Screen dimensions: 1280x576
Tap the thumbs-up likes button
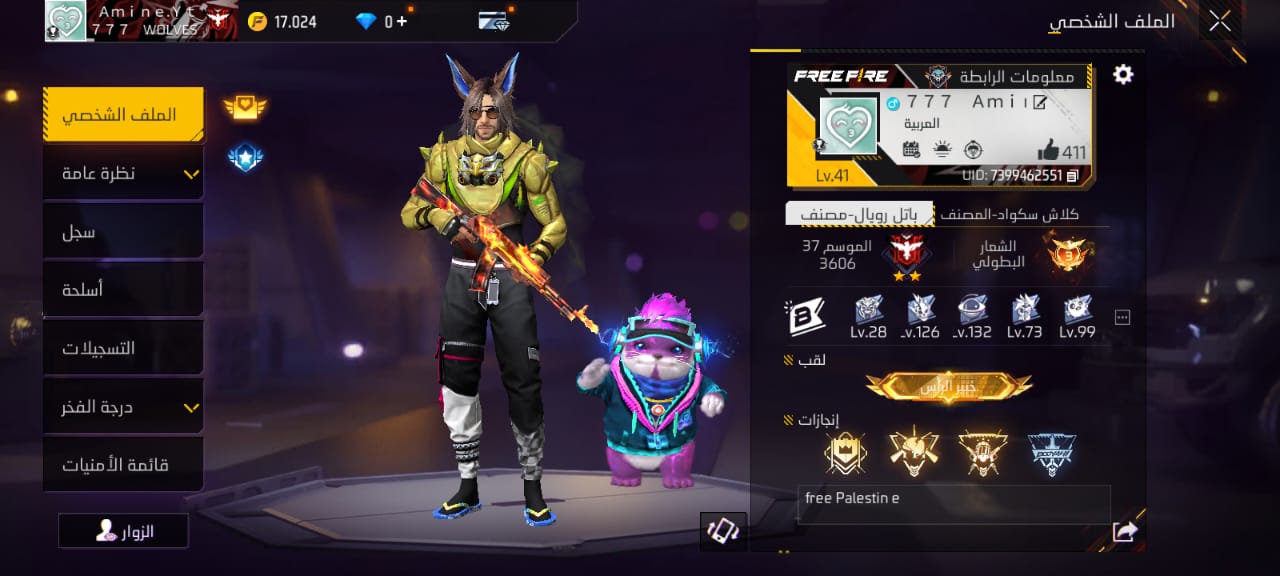pos(1048,151)
